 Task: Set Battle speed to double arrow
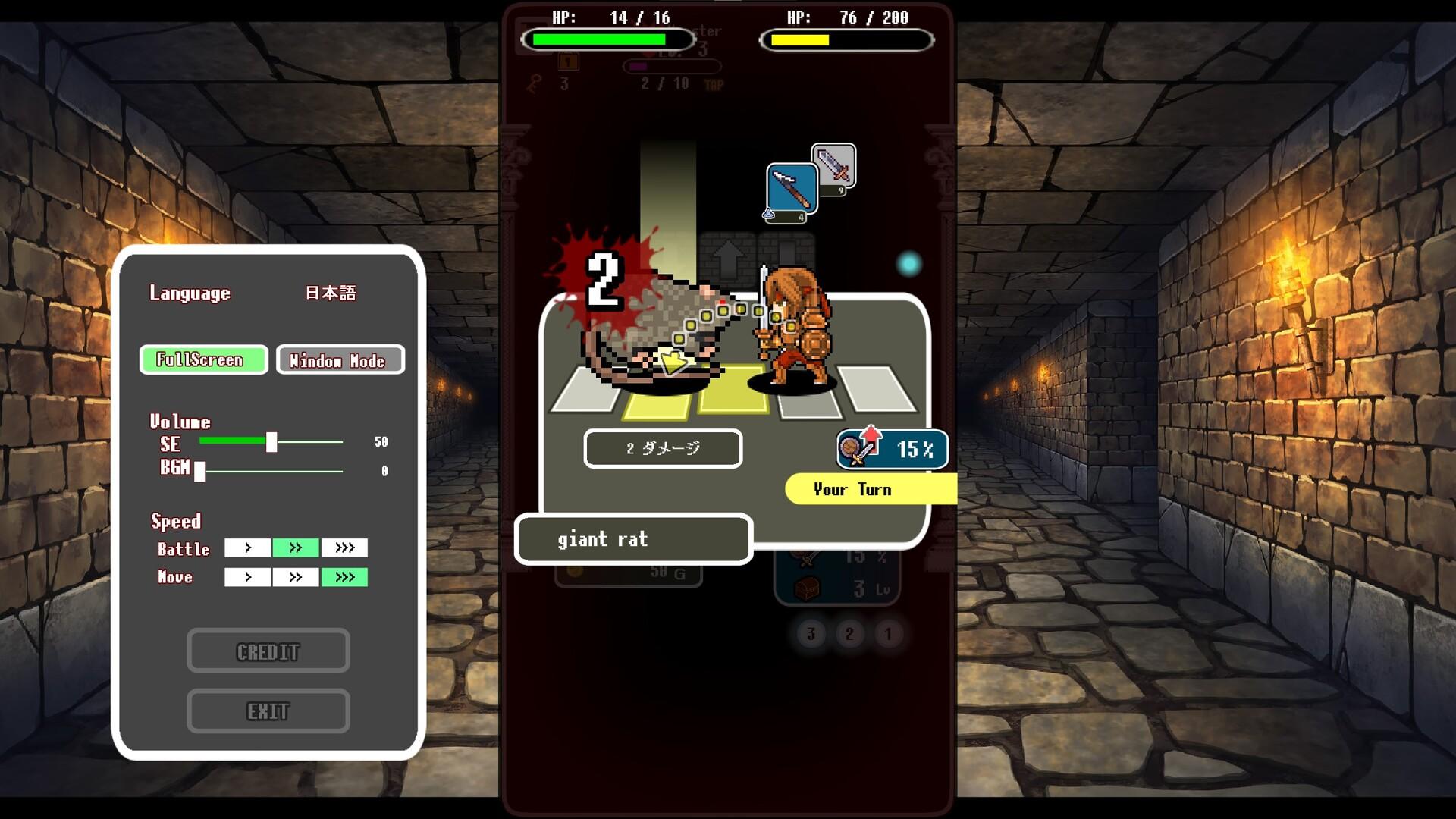coord(296,548)
